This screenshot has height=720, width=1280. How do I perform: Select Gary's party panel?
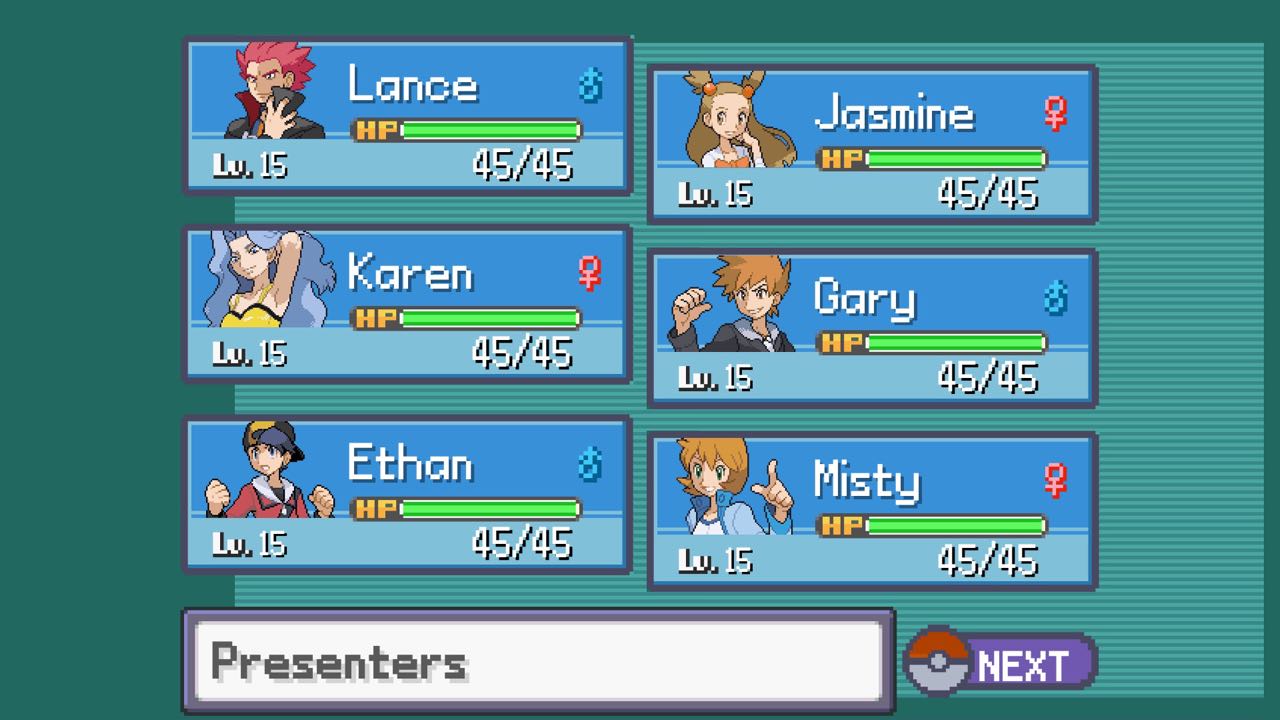tap(871, 328)
